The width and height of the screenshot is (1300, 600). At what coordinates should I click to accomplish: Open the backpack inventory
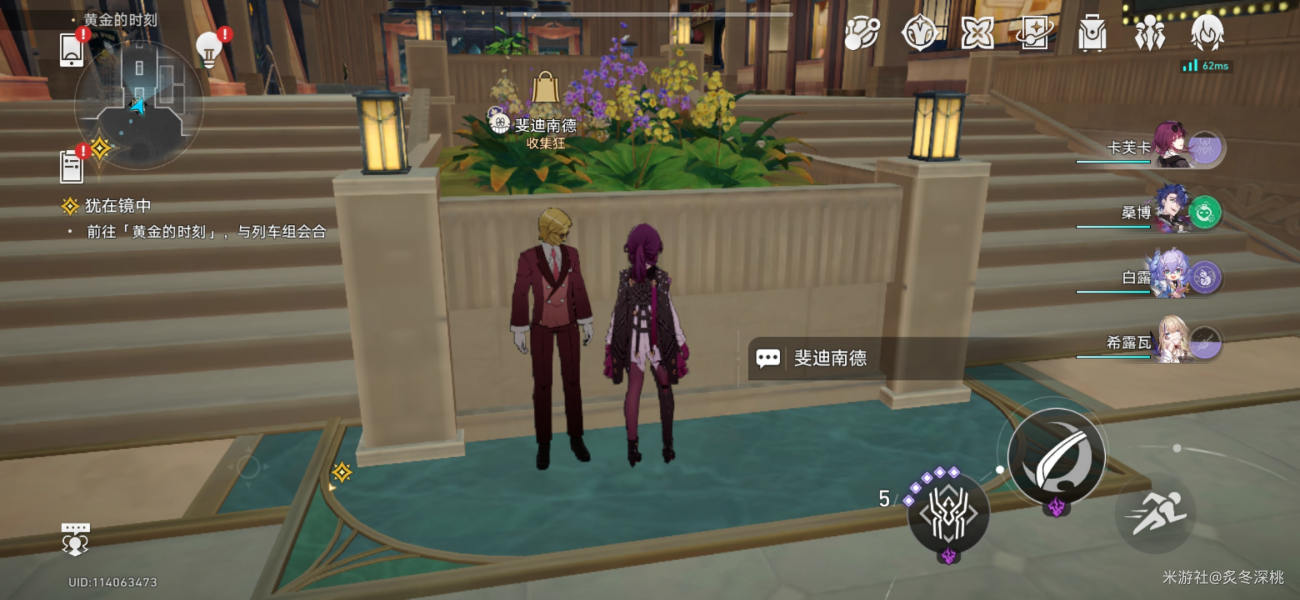pos(1091,34)
